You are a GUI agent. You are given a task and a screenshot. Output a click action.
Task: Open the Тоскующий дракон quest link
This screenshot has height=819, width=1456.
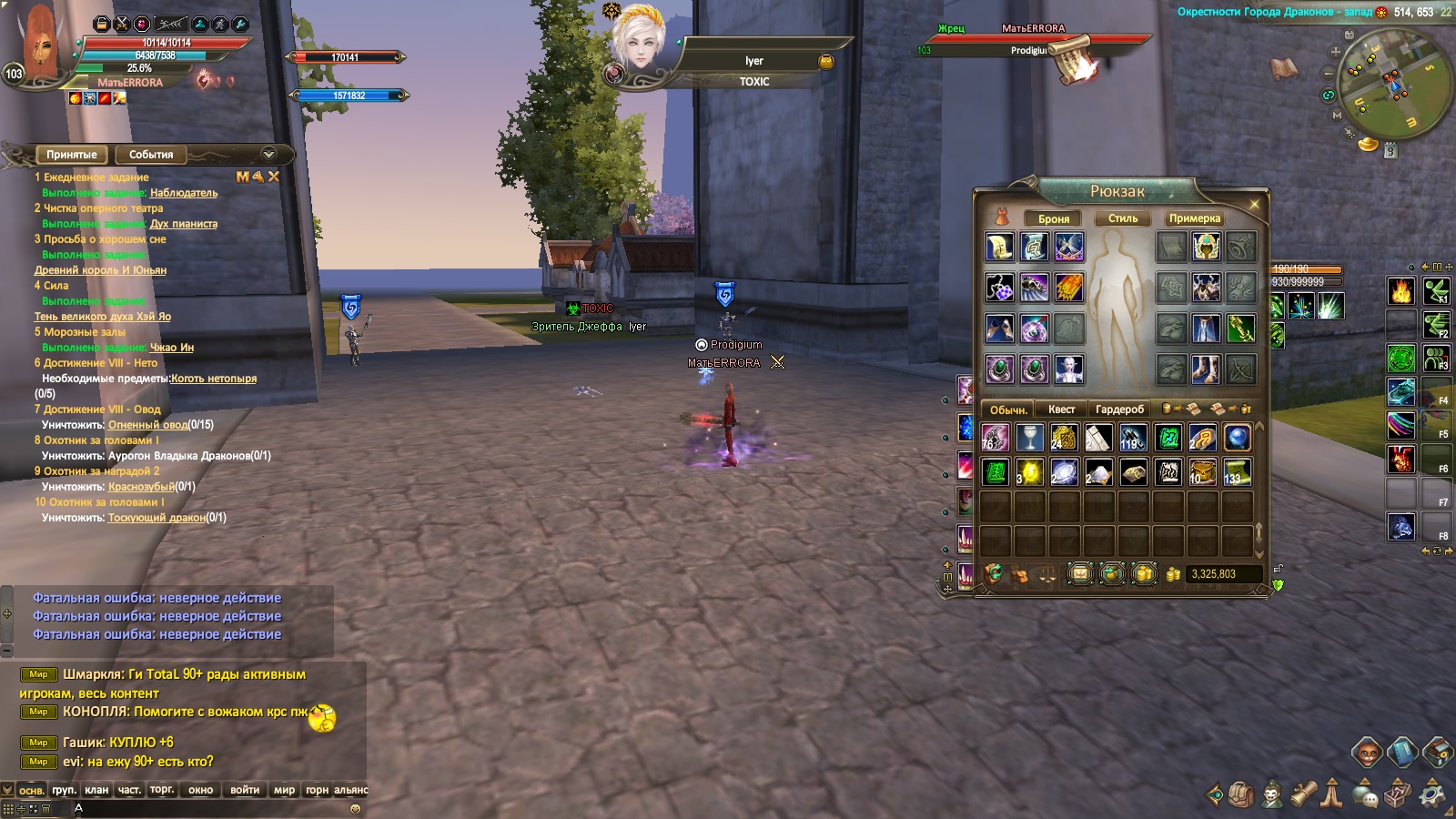pos(157,518)
